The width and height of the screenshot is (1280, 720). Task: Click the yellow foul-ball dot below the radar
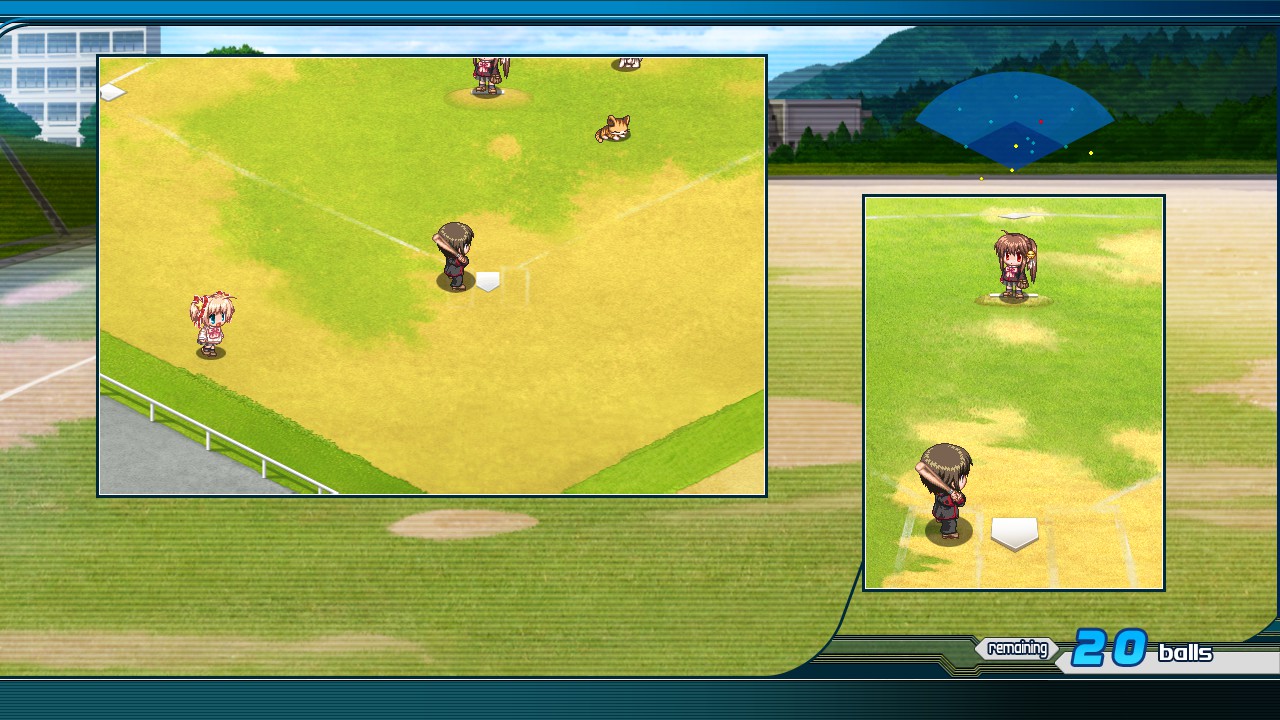point(982,179)
